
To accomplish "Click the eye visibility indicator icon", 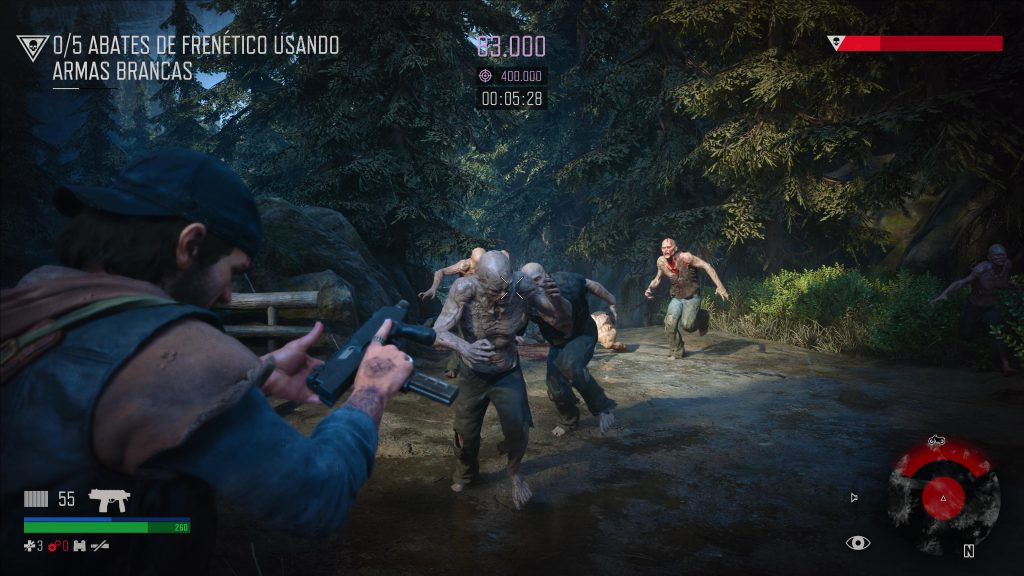I will (x=857, y=543).
